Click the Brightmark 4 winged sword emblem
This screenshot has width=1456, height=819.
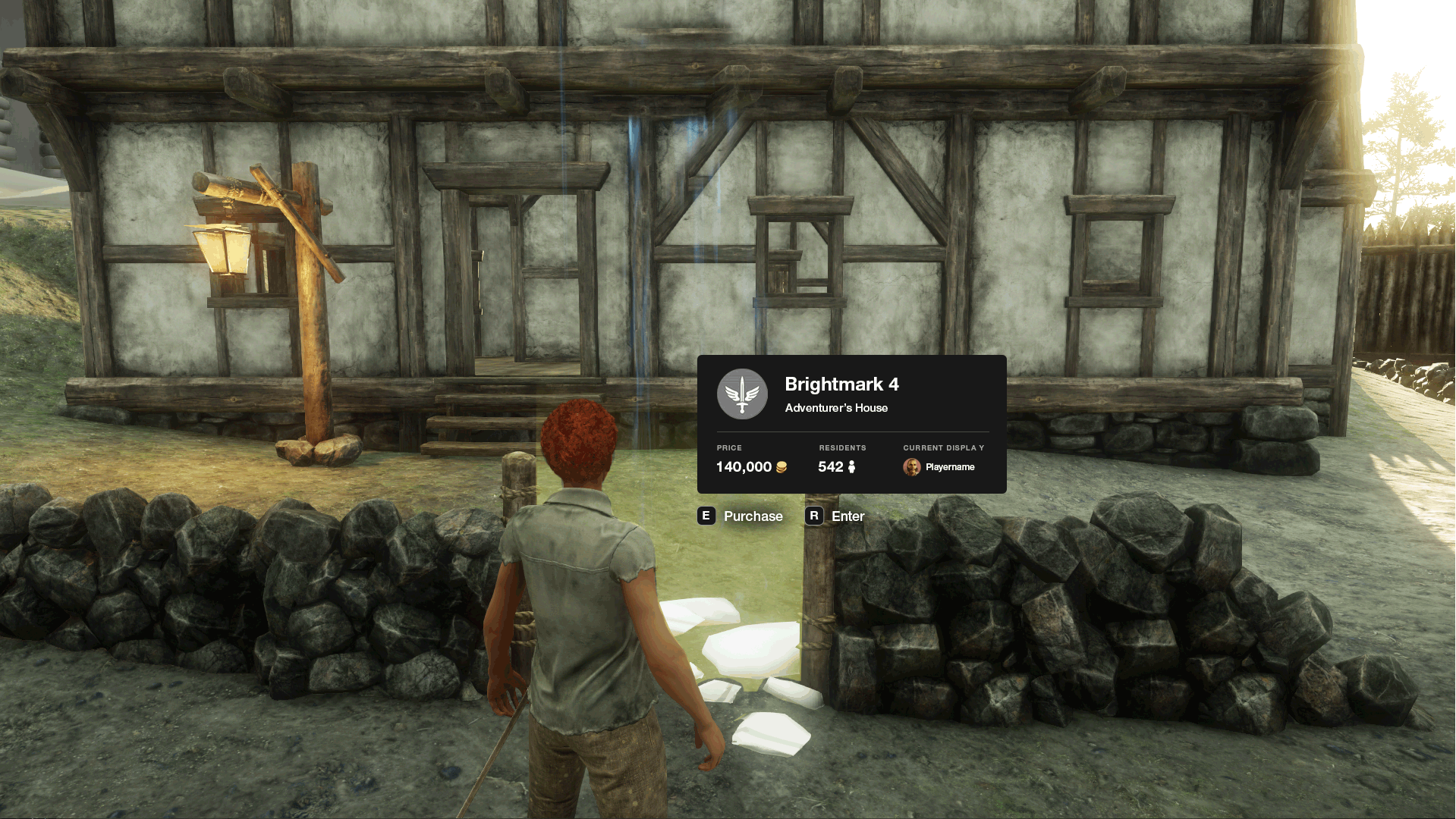742,394
